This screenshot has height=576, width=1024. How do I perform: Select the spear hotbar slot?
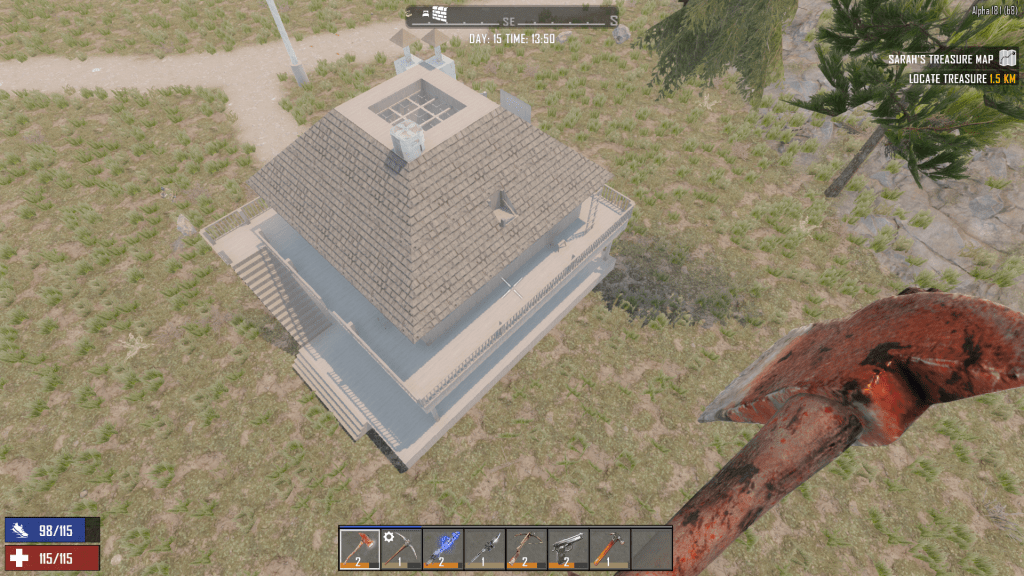tap(484, 548)
